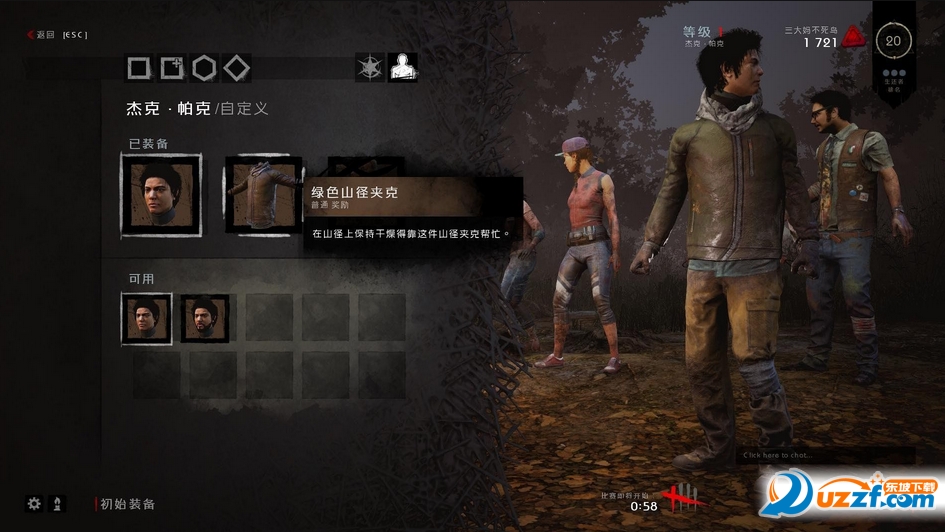945x532 pixels.
Task: Open the diamond-shaped tab
Action: point(236,68)
